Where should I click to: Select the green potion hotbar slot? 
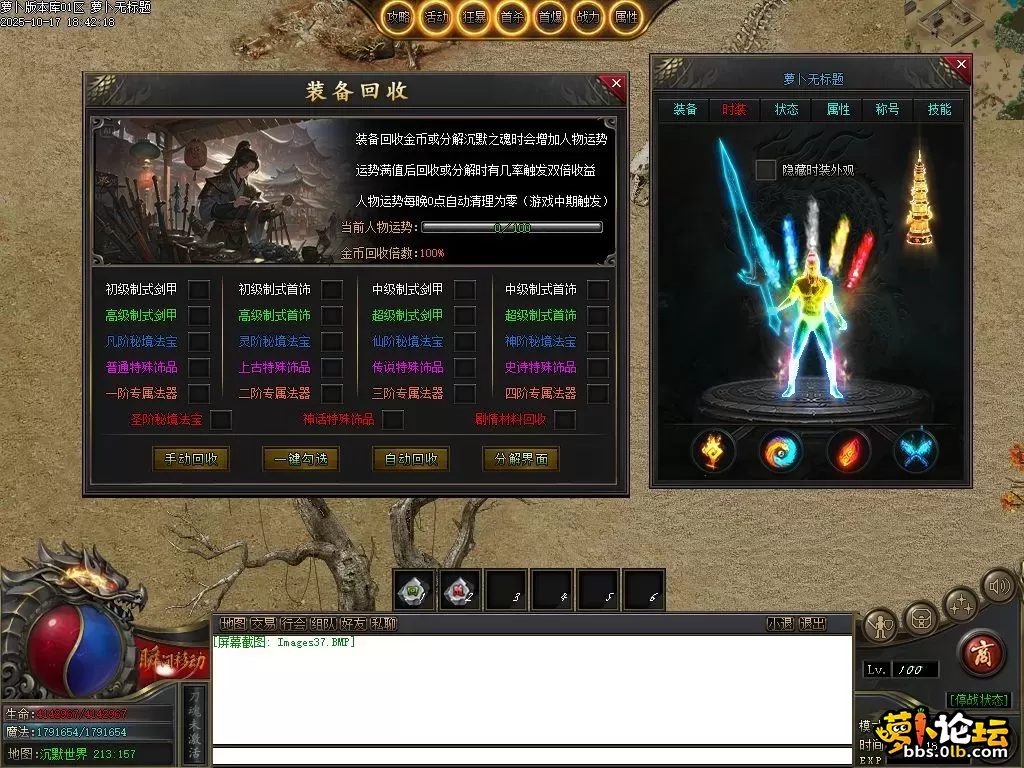(413, 590)
